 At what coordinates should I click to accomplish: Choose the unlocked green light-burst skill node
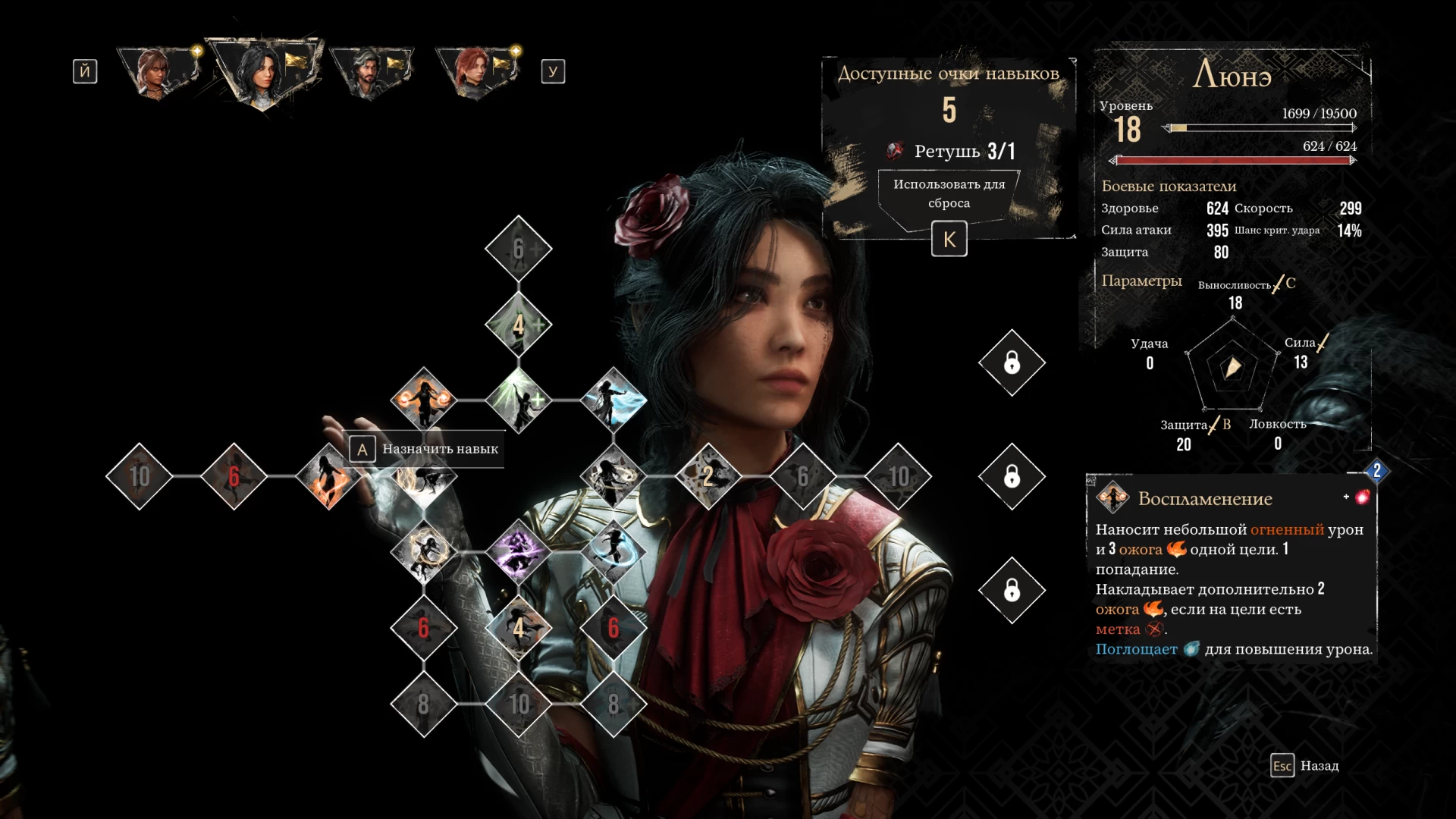[x=519, y=400]
